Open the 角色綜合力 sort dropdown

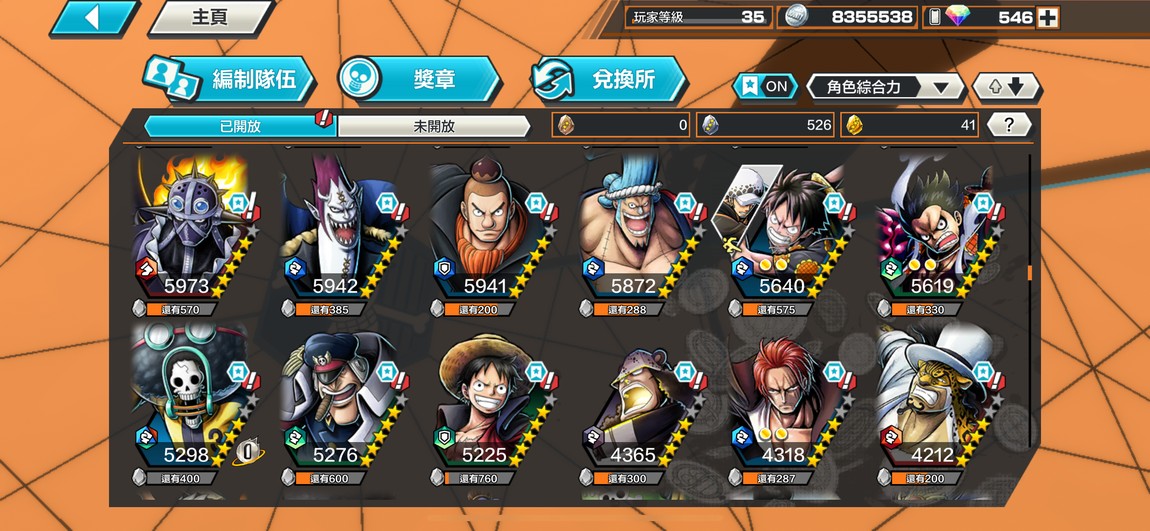[x=884, y=87]
